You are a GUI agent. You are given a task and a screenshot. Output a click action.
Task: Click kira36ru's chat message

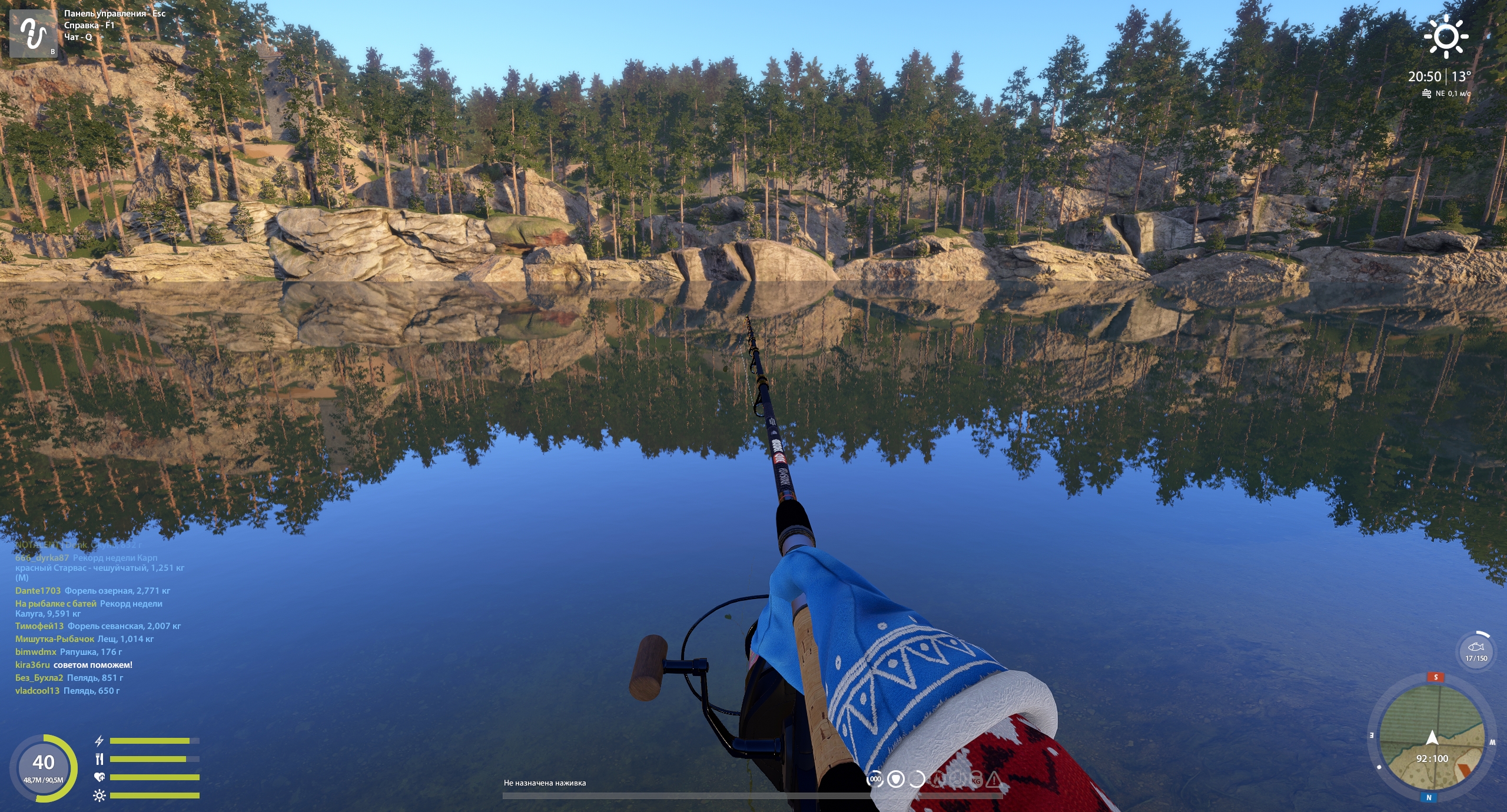74,665
